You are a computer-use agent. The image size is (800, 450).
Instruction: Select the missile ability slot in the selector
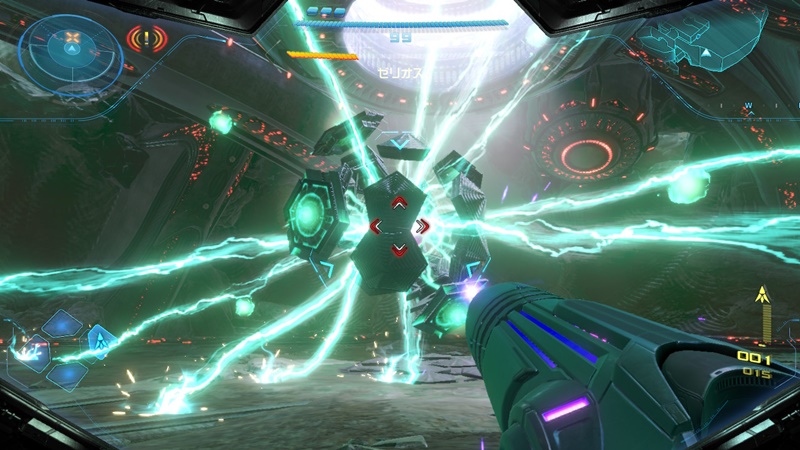click(x=101, y=343)
